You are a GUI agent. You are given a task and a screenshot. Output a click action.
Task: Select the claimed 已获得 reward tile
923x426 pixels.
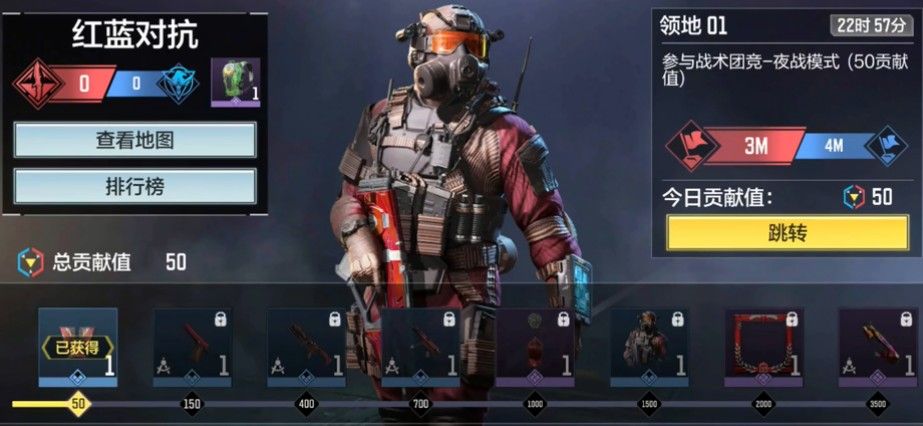click(78, 347)
